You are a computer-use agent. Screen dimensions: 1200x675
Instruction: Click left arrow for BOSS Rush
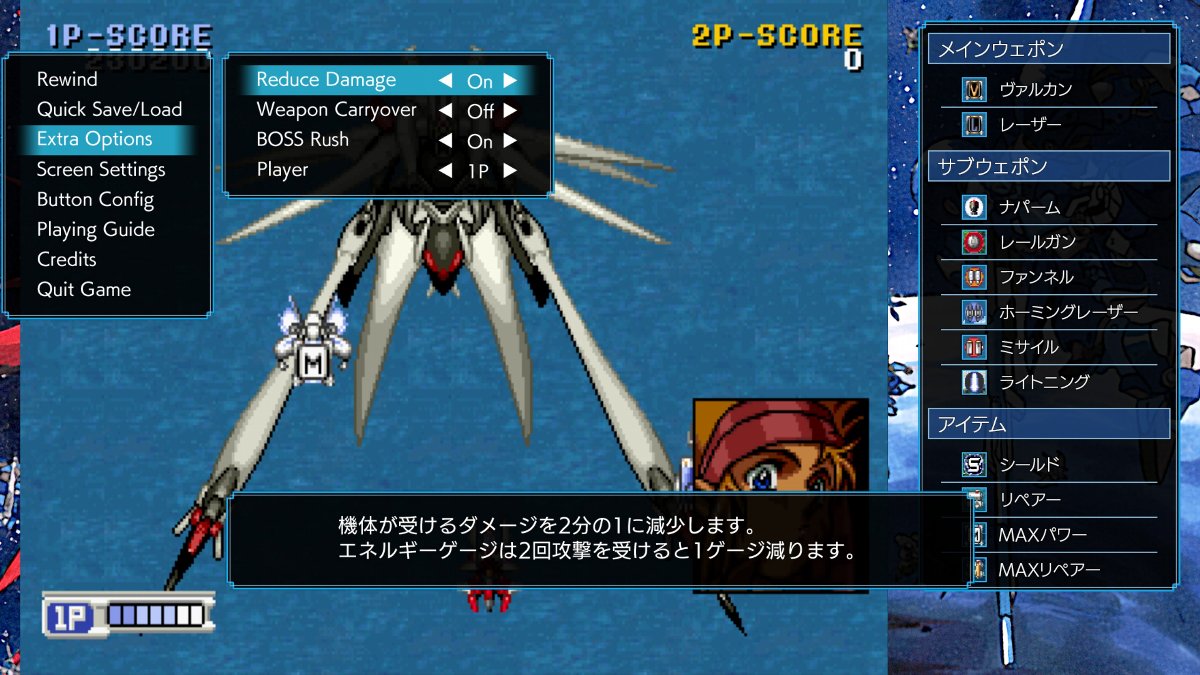(445, 141)
